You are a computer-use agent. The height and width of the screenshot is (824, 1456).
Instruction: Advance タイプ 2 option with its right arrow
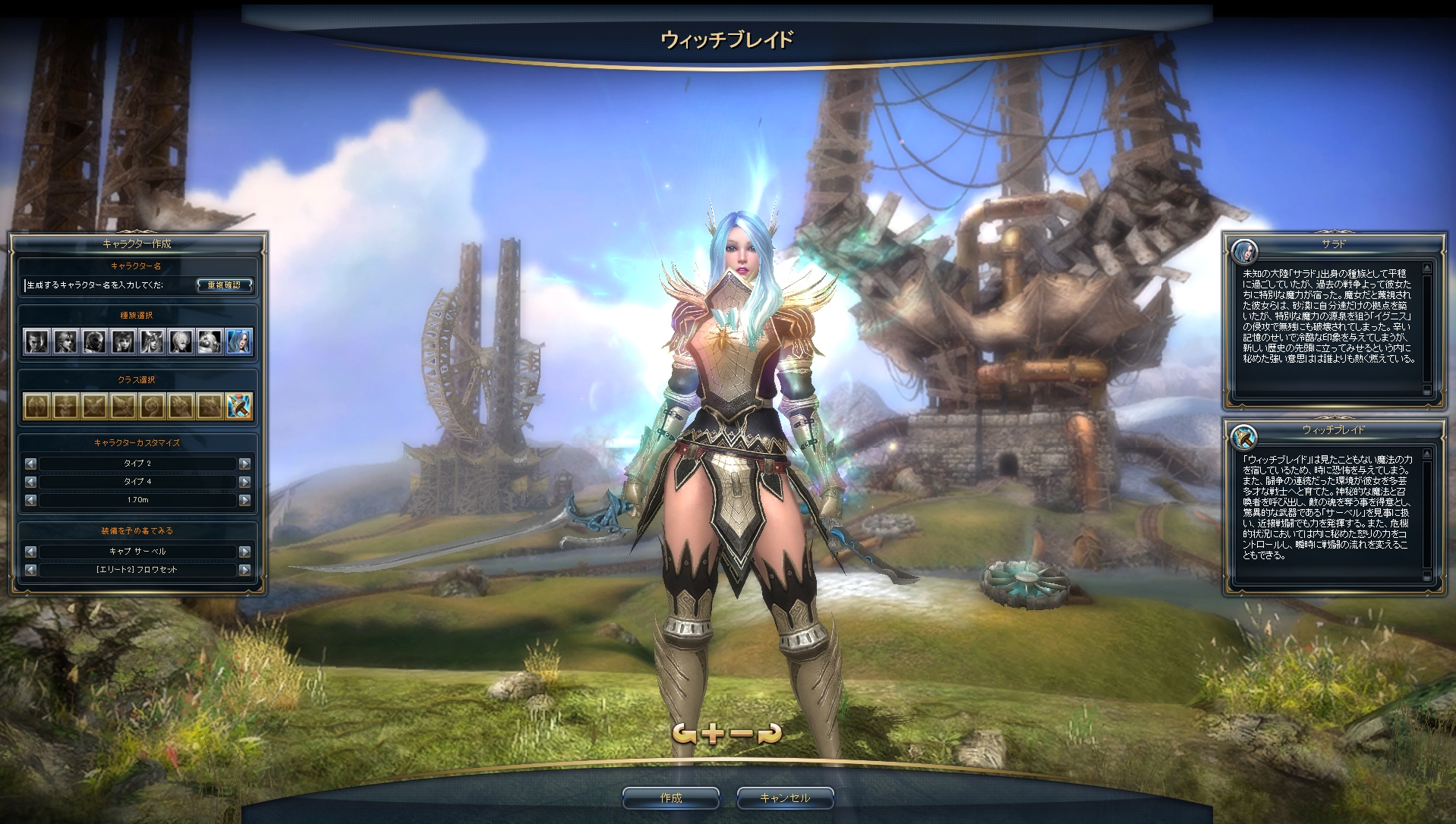pos(244,464)
